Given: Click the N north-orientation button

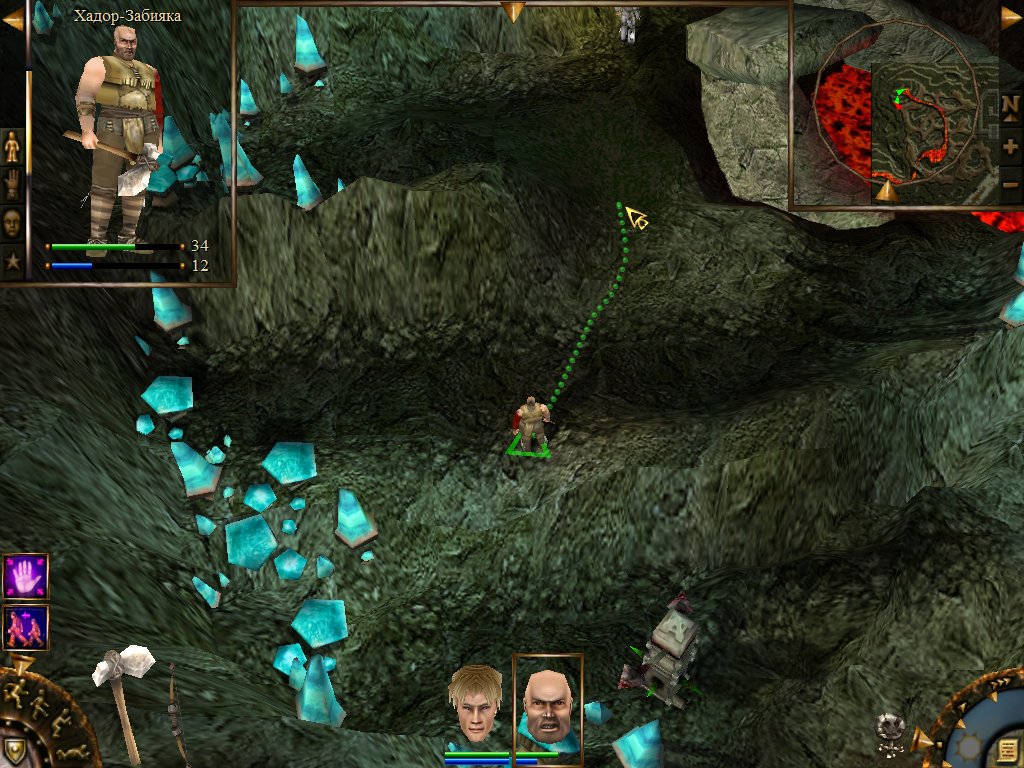Looking at the screenshot, I should point(1010,104).
